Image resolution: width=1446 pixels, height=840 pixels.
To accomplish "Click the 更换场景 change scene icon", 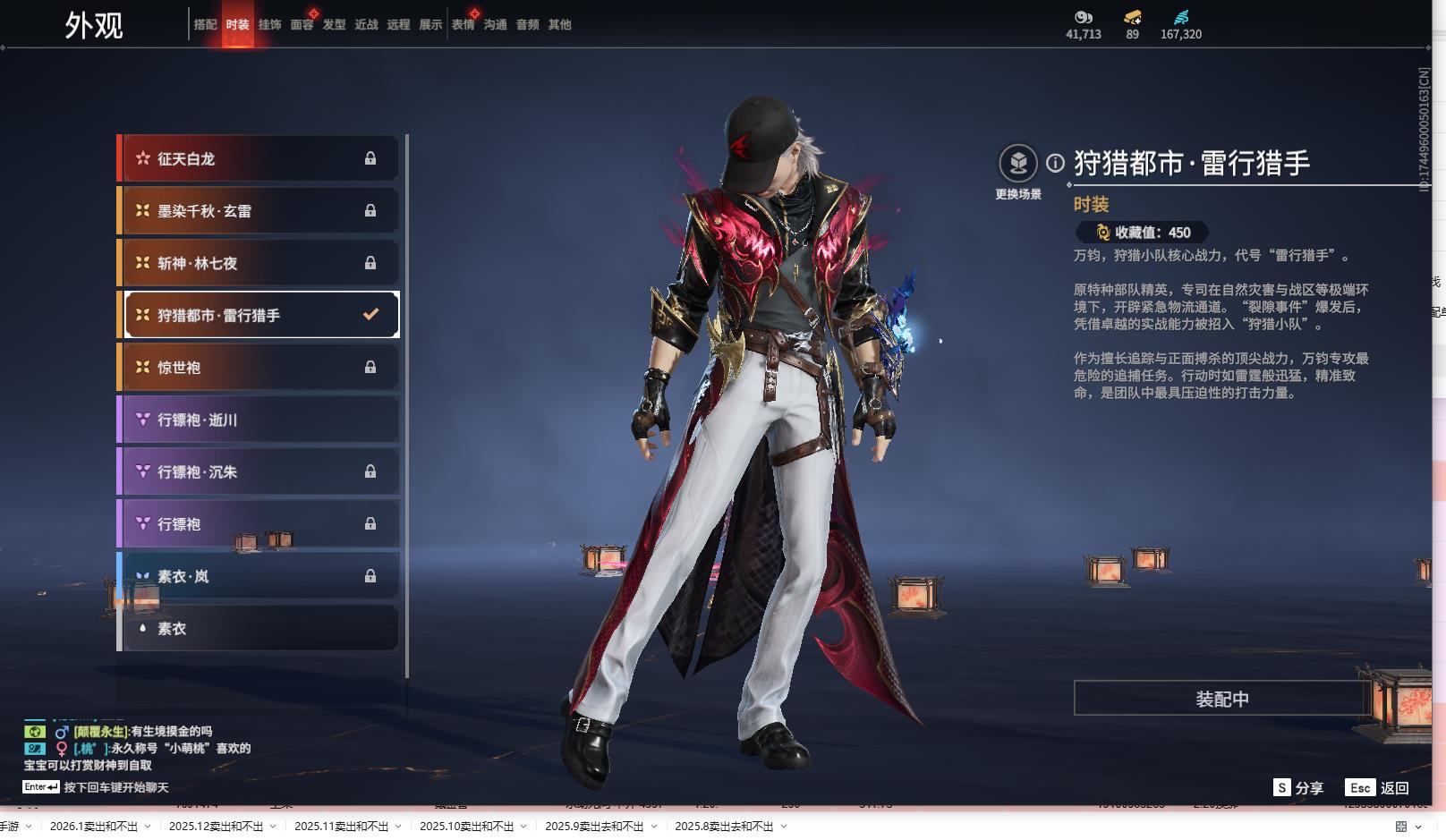I will (1018, 165).
